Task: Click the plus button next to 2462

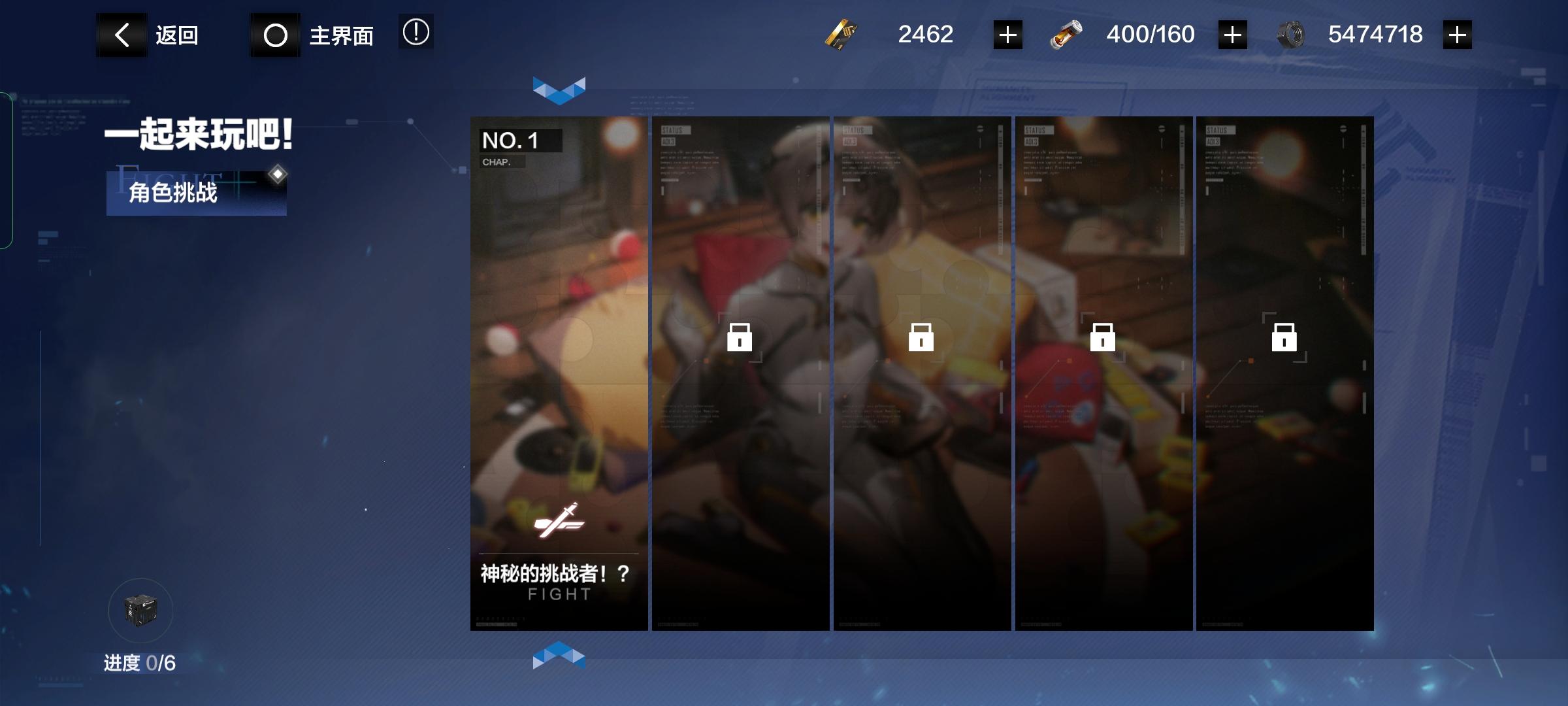Action: click(x=1006, y=34)
